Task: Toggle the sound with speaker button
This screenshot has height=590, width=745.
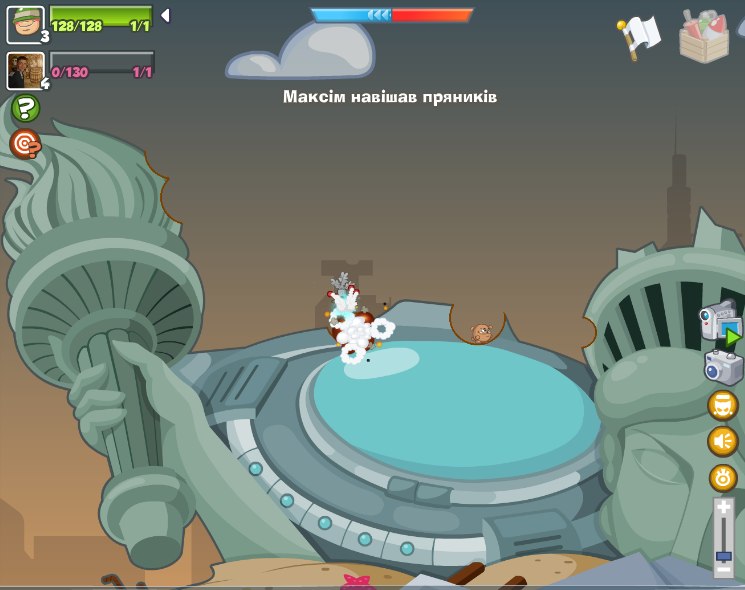Action: pyautogui.click(x=722, y=441)
